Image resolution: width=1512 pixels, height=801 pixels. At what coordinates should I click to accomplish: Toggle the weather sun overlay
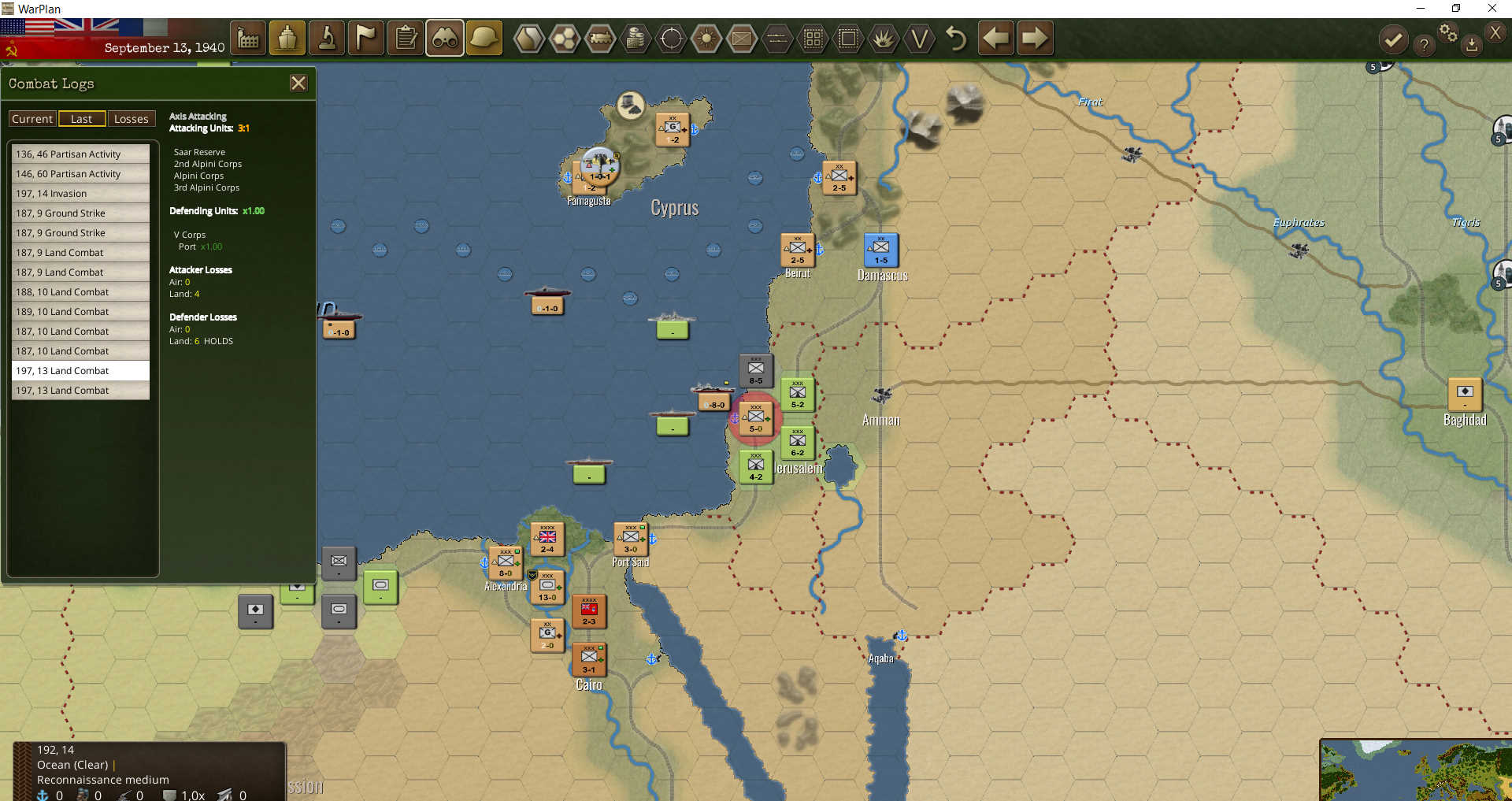pos(706,37)
